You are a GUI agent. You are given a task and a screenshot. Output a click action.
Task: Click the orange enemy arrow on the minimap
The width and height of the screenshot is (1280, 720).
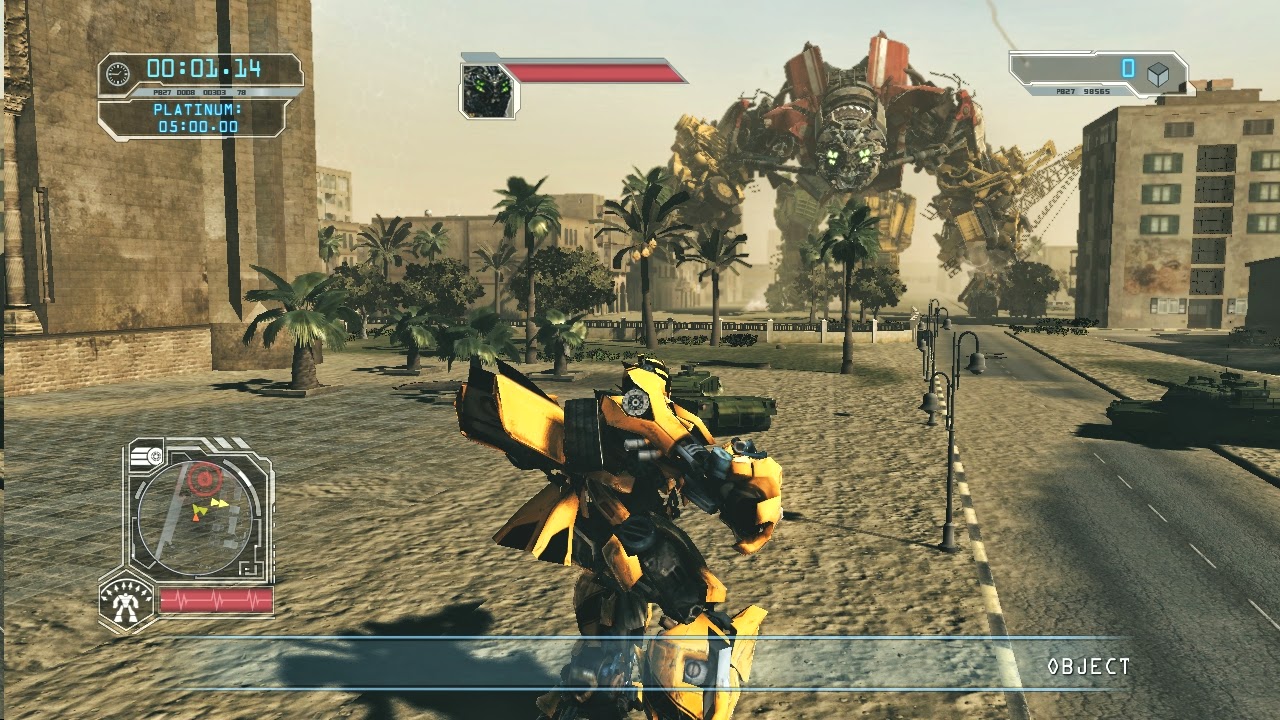(x=196, y=518)
